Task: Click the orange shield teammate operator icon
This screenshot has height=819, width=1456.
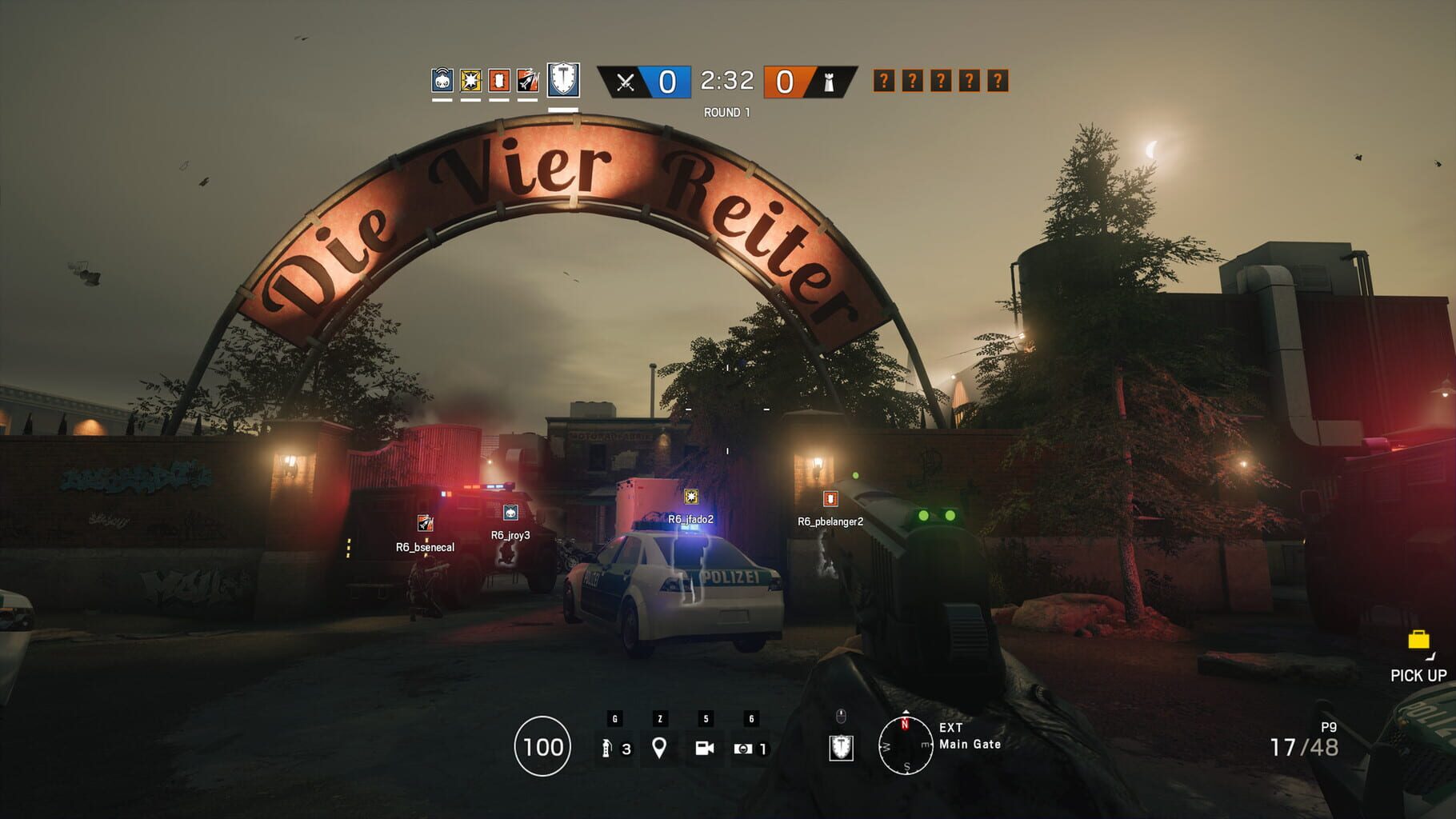Action: (x=500, y=81)
